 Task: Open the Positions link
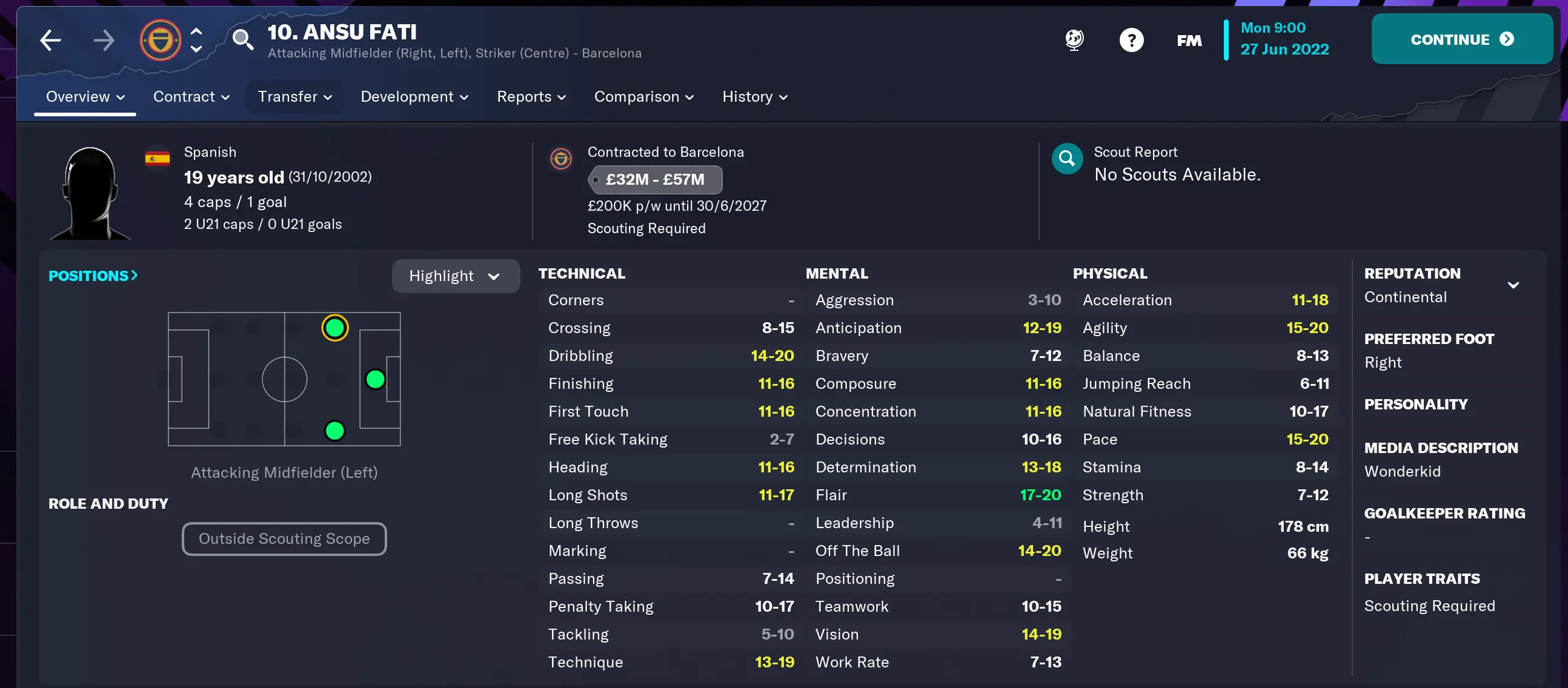93,276
